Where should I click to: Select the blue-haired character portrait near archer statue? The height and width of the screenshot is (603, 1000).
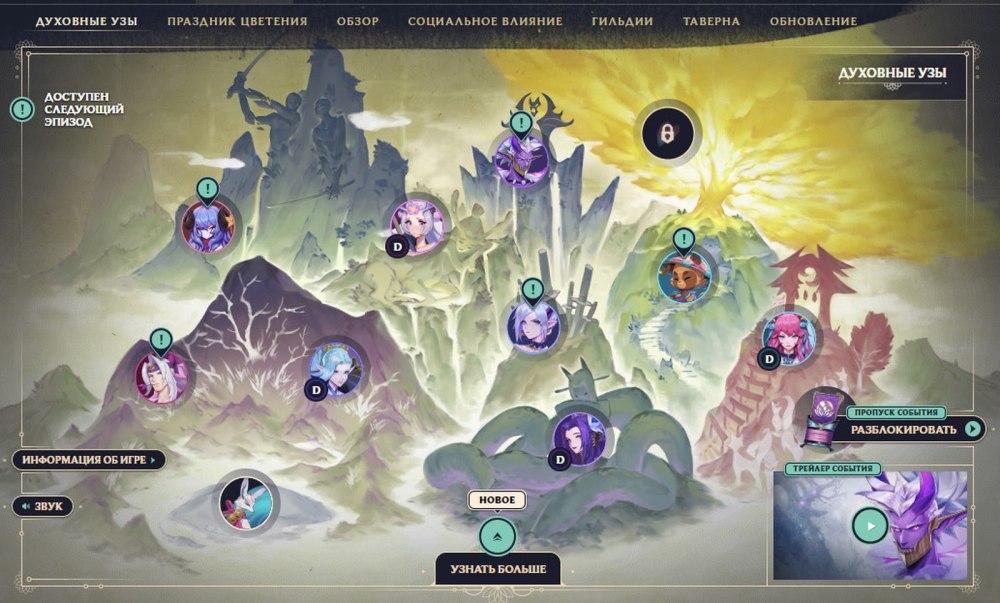click(208, 225)
